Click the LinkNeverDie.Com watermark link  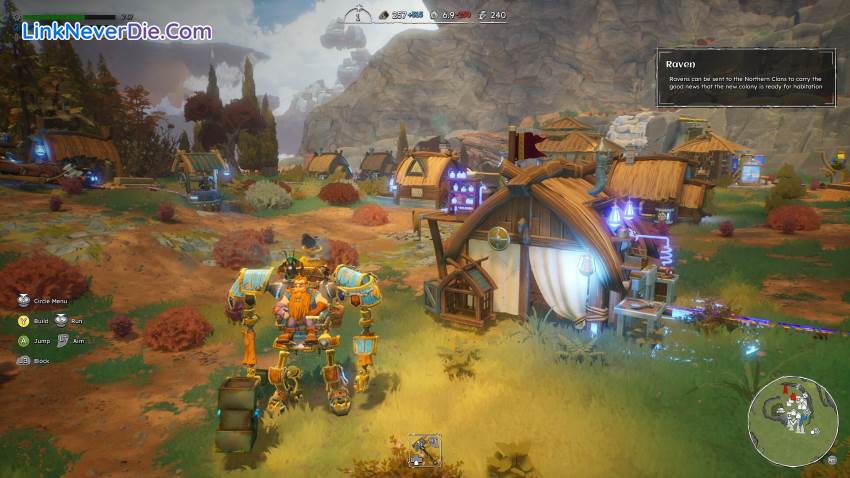click(117, 32)
